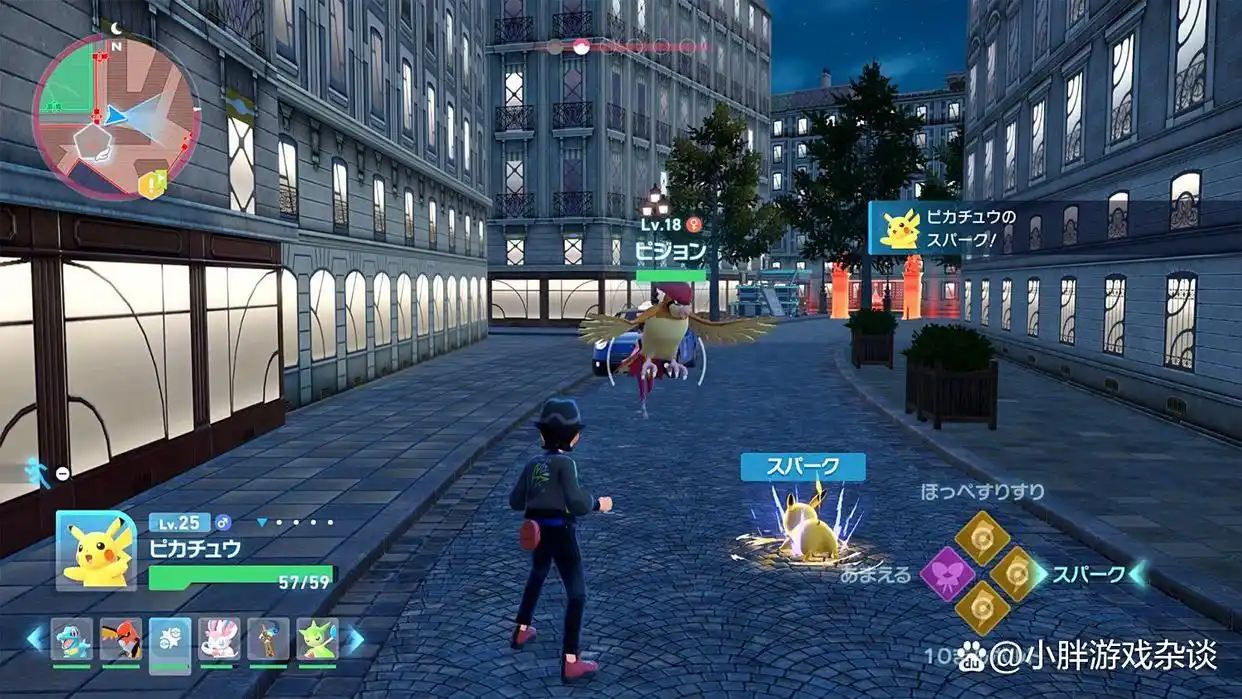Open the circular minimap
Image resolution: width=1242 pixels, height=699 pixels.
[102, 113]
